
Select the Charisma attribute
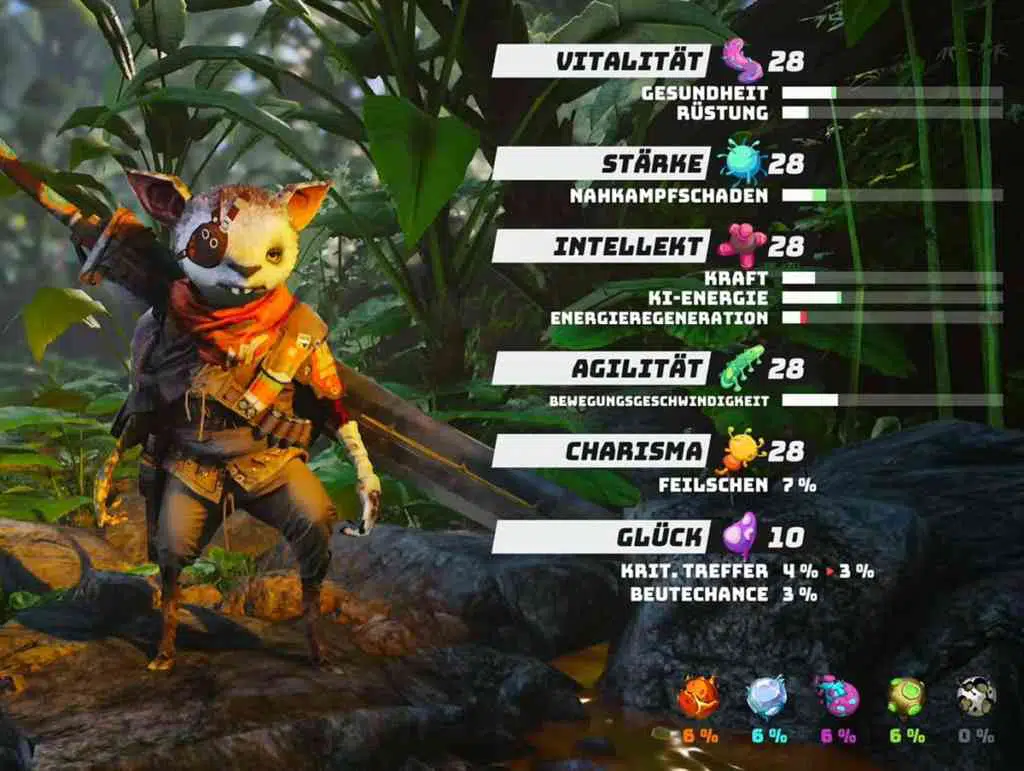(602, 451)
